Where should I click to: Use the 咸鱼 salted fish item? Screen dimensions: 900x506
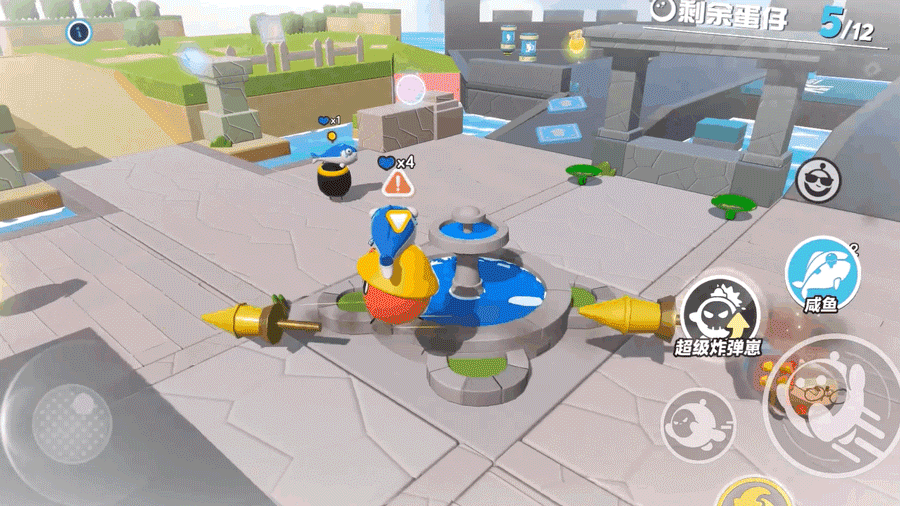tap(821, 271)
